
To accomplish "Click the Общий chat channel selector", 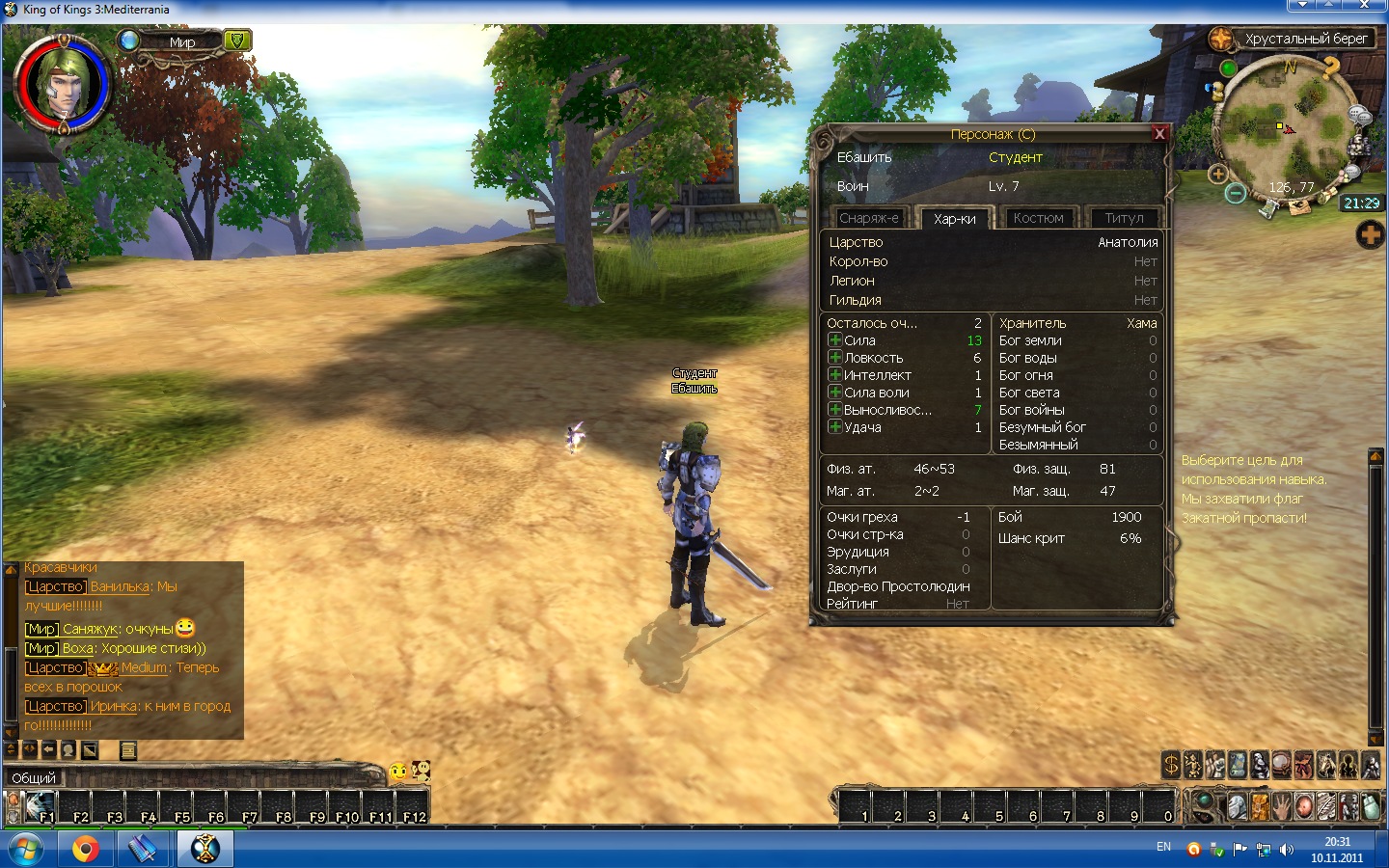I will coord(34,777).
